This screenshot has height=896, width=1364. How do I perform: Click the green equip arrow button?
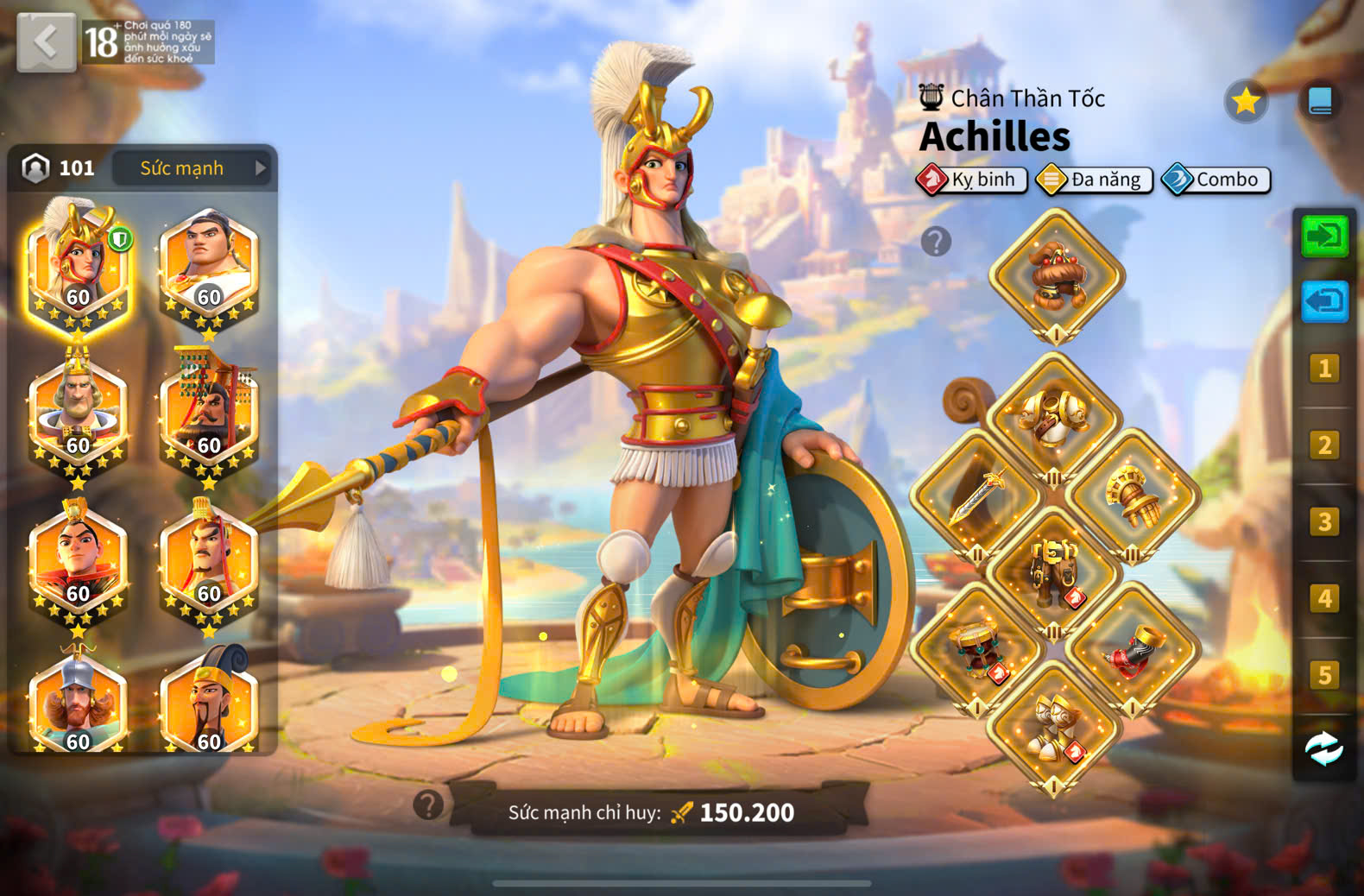pos(1324,236)
